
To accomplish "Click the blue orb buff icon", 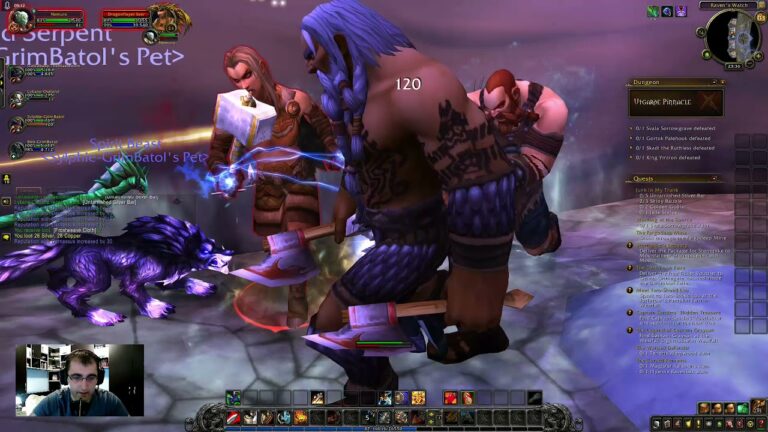I will 667,11.
